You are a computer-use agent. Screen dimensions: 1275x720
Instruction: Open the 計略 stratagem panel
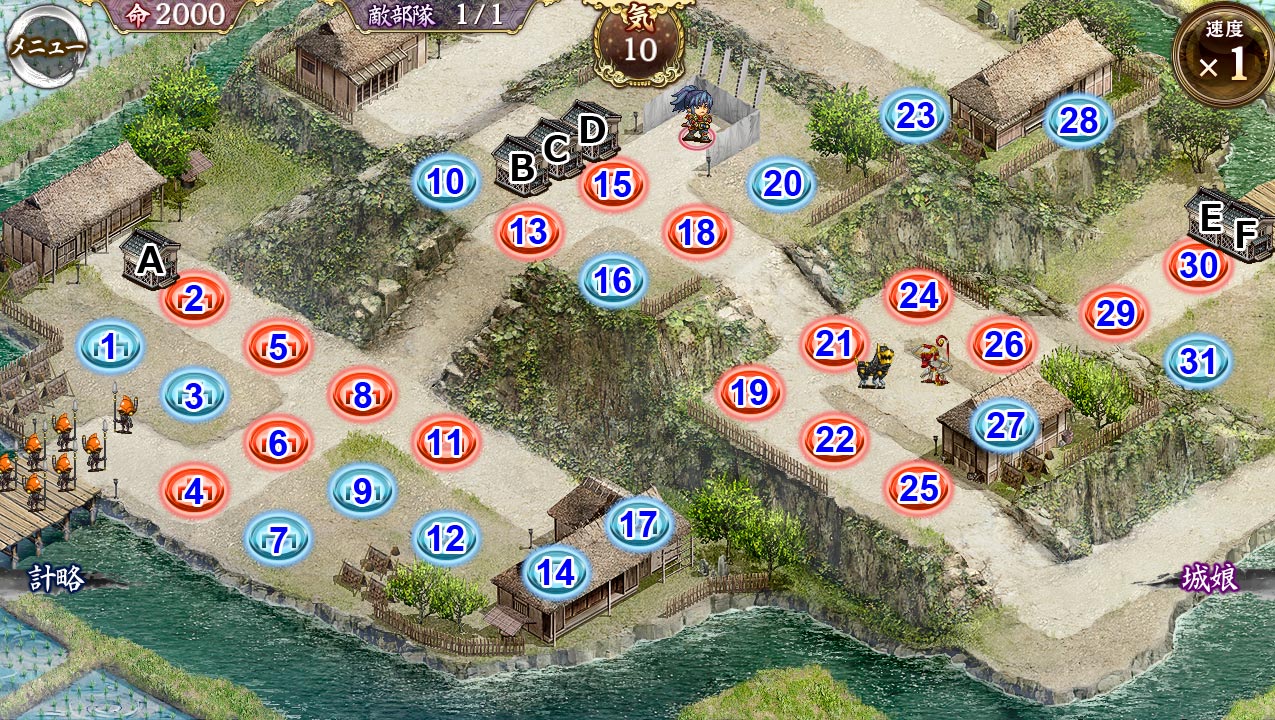tap(55, 578)
